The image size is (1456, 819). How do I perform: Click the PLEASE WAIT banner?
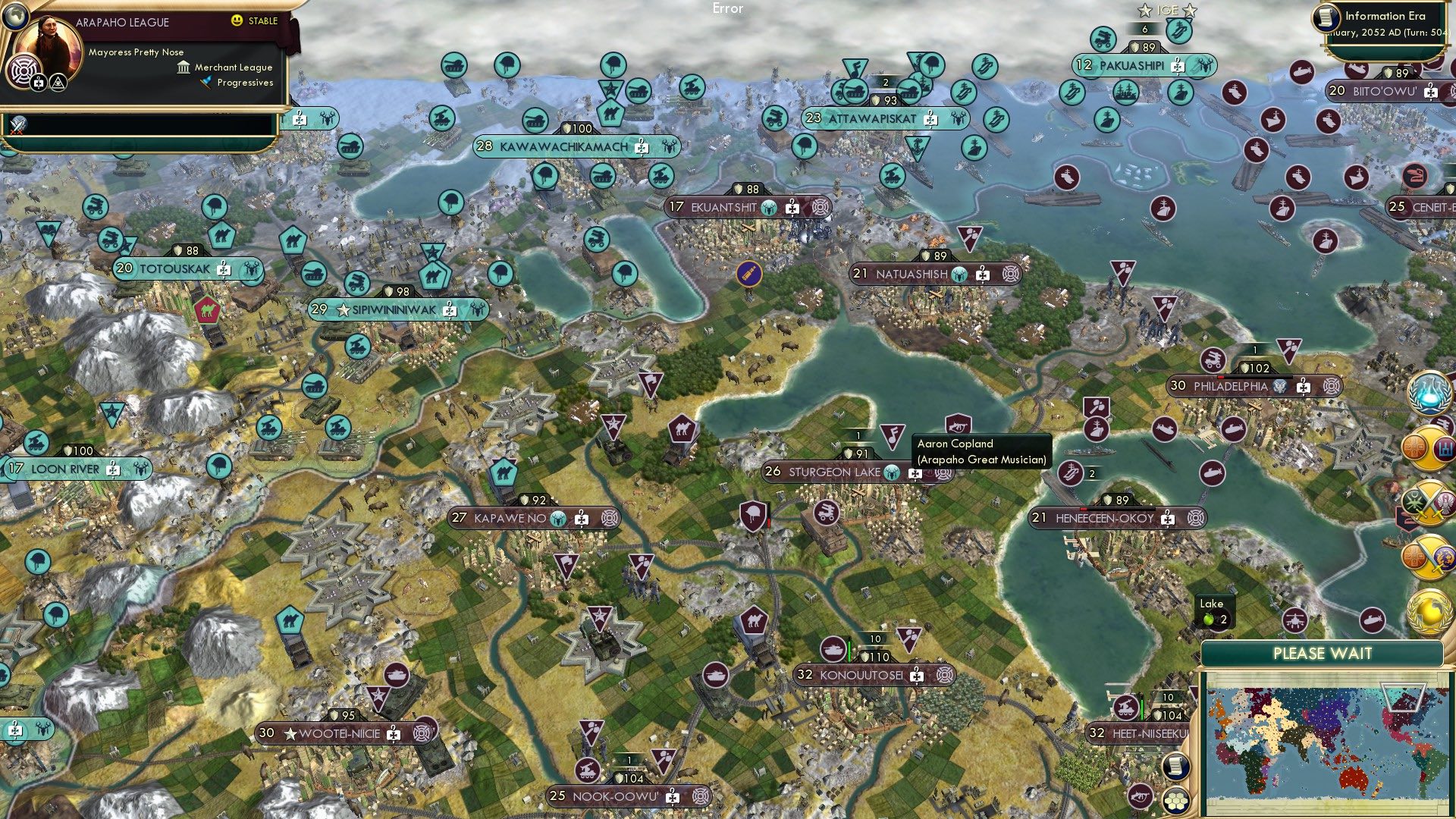pos(1324,652)
